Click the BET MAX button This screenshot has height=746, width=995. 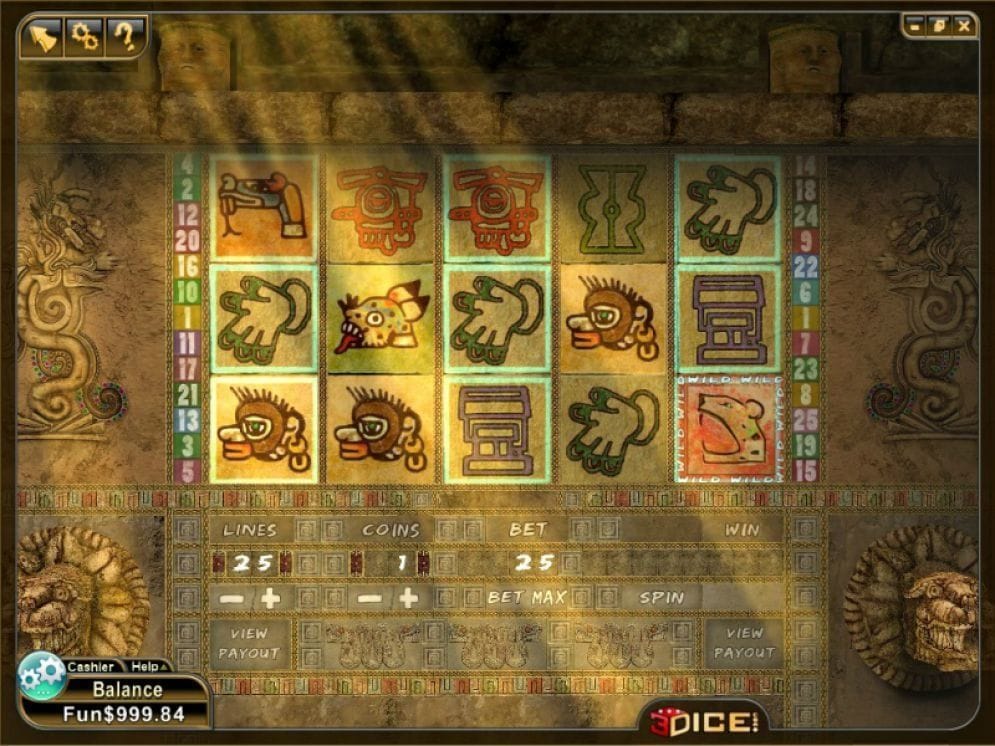coord(527,598)
